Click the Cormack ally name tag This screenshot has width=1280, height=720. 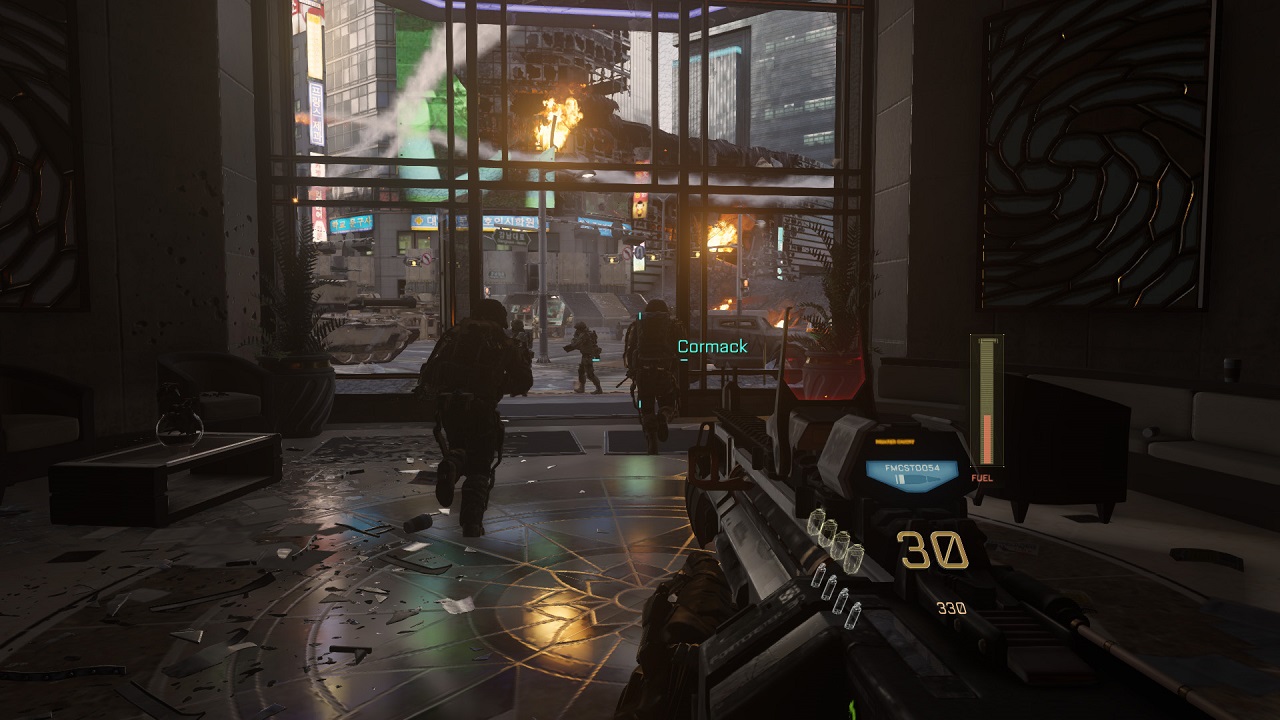[x=712, y=347]
